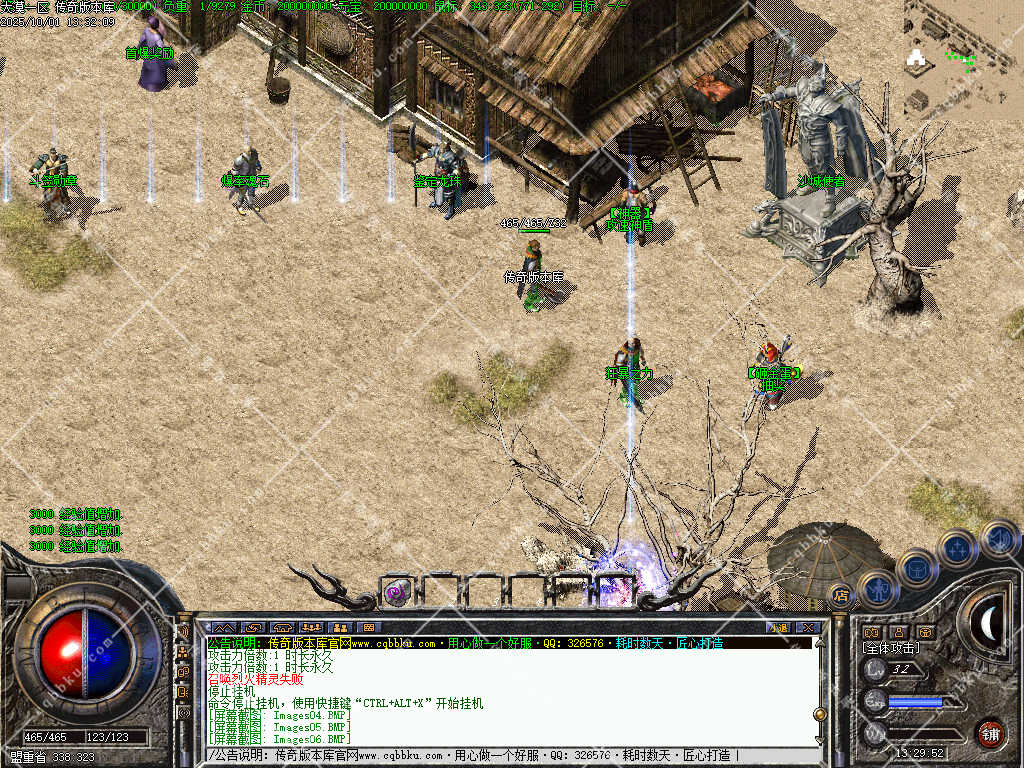Viewport: 1024px width, 768px height.
Task: Open the [屏幕截图: Images06.BMP] chat line
Action: [279, 739]
